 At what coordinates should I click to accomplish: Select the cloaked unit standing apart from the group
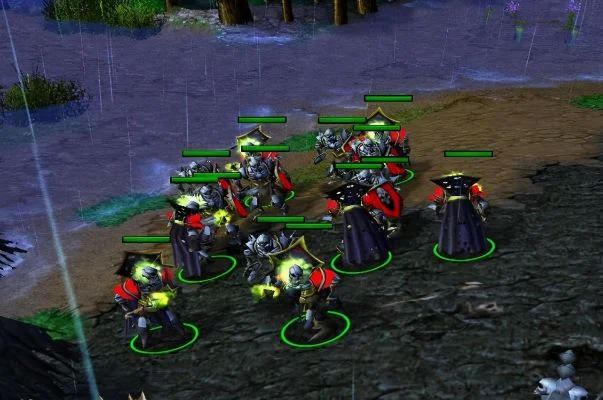462,215
